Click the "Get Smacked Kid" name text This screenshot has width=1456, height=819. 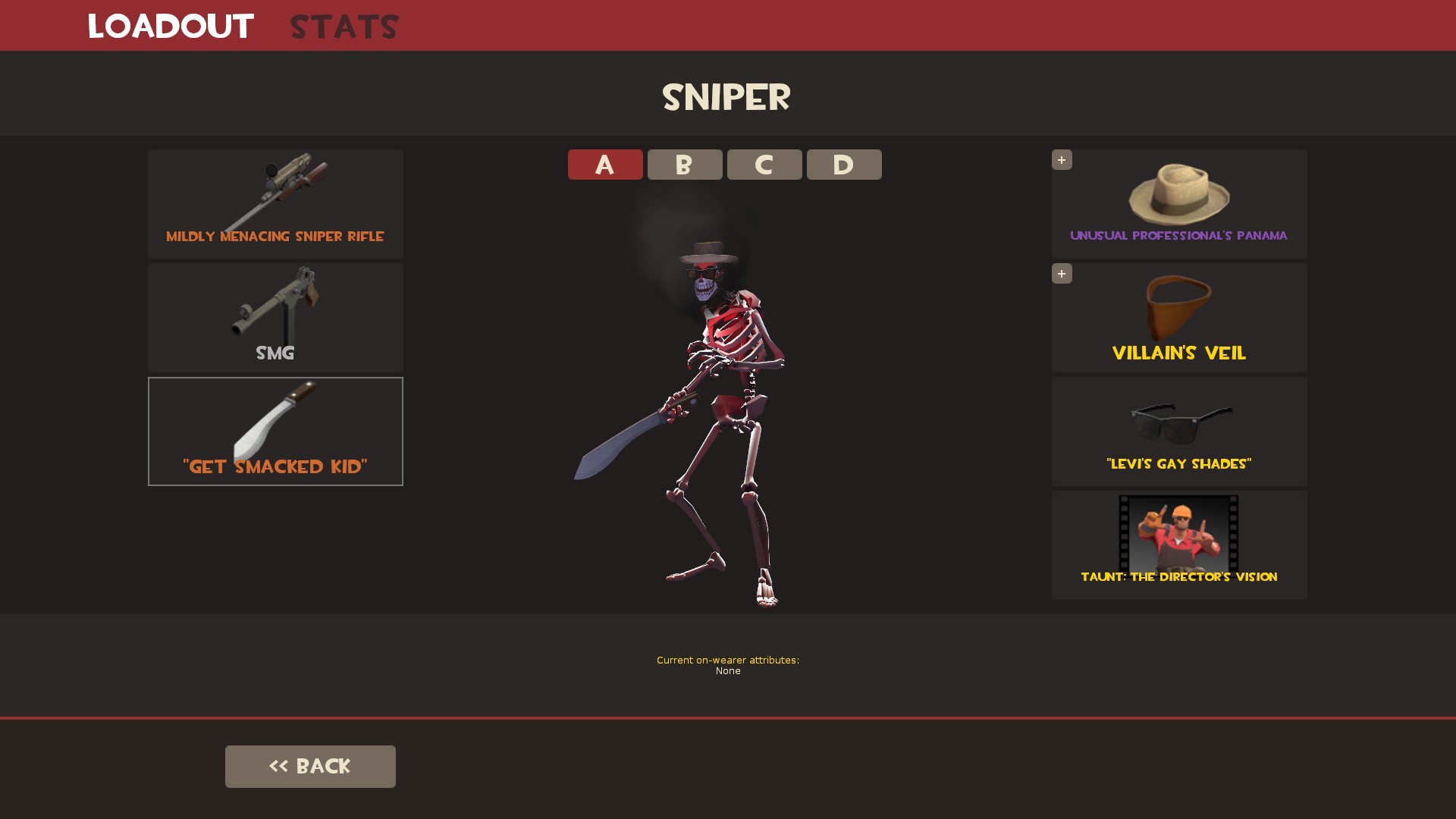275,466
